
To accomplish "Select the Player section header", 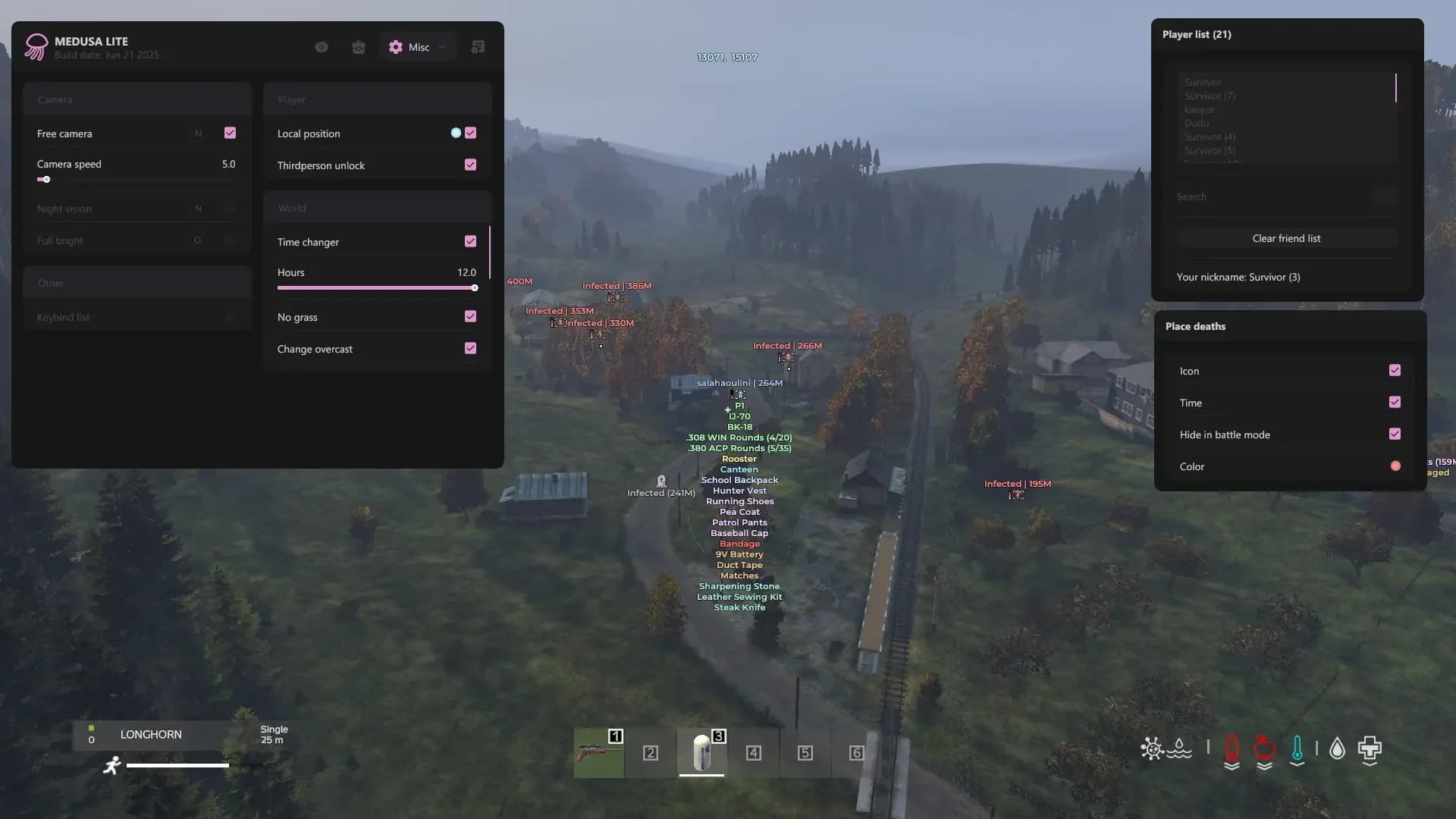I will pyautogui.click(x=377, y=99).
